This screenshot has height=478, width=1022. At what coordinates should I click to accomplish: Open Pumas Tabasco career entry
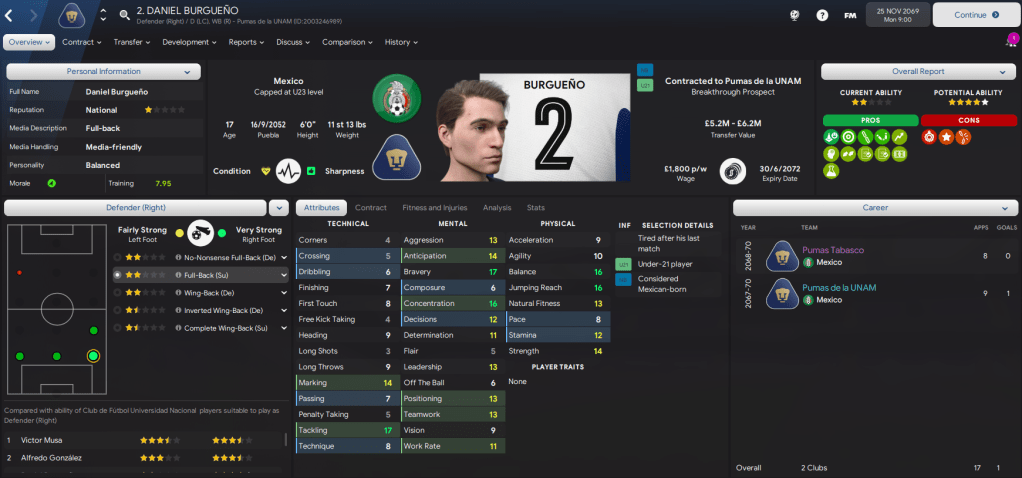tap(832, 250)
